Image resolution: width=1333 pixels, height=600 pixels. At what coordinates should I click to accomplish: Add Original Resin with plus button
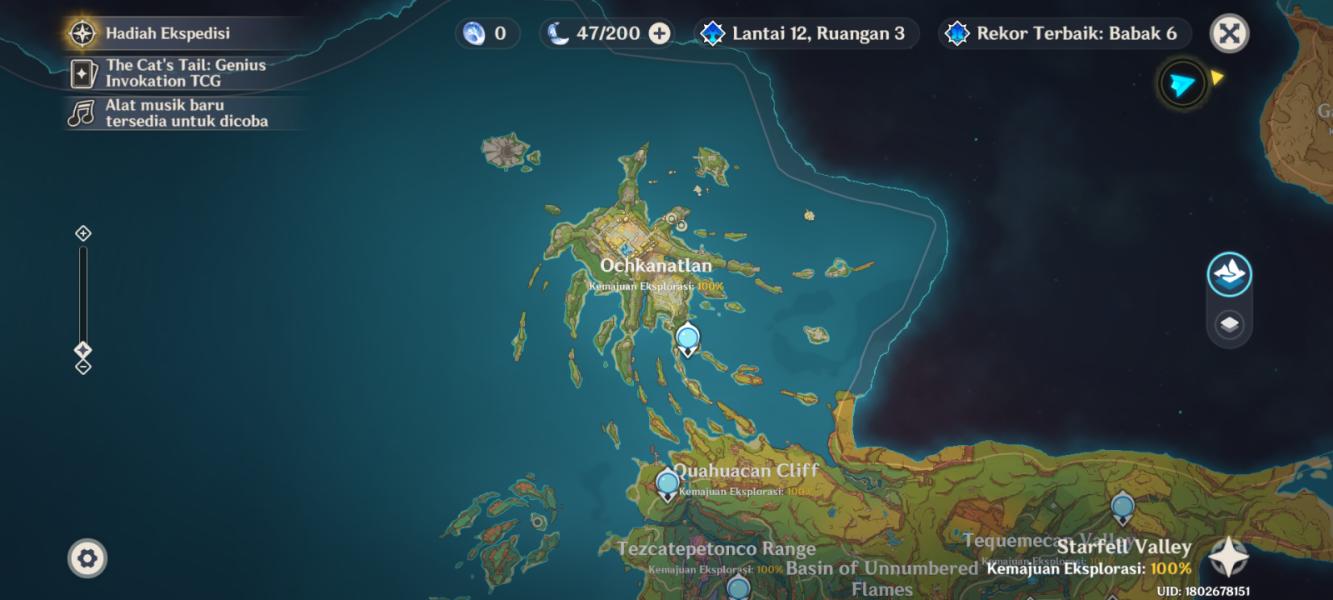660,33
